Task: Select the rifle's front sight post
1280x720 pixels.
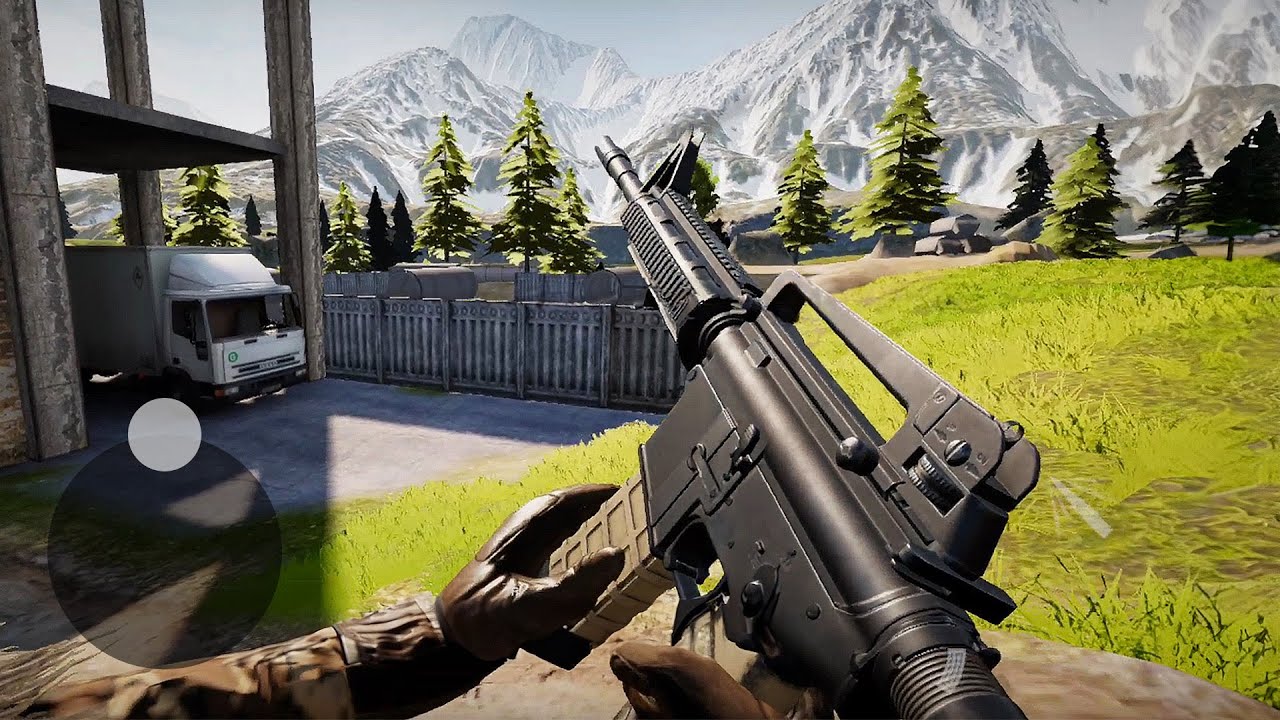Action: tap(670, 160)
